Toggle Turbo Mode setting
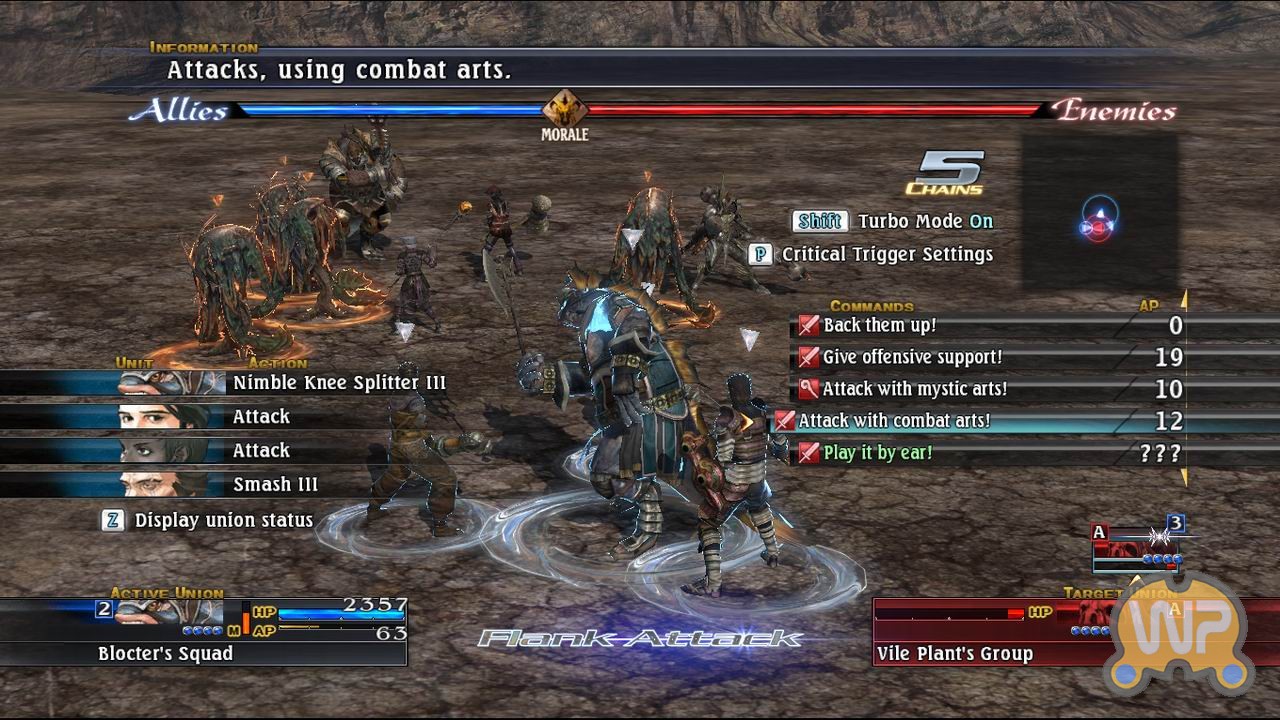The width and height of the screenshot is (1280, 720). point(895,221)
